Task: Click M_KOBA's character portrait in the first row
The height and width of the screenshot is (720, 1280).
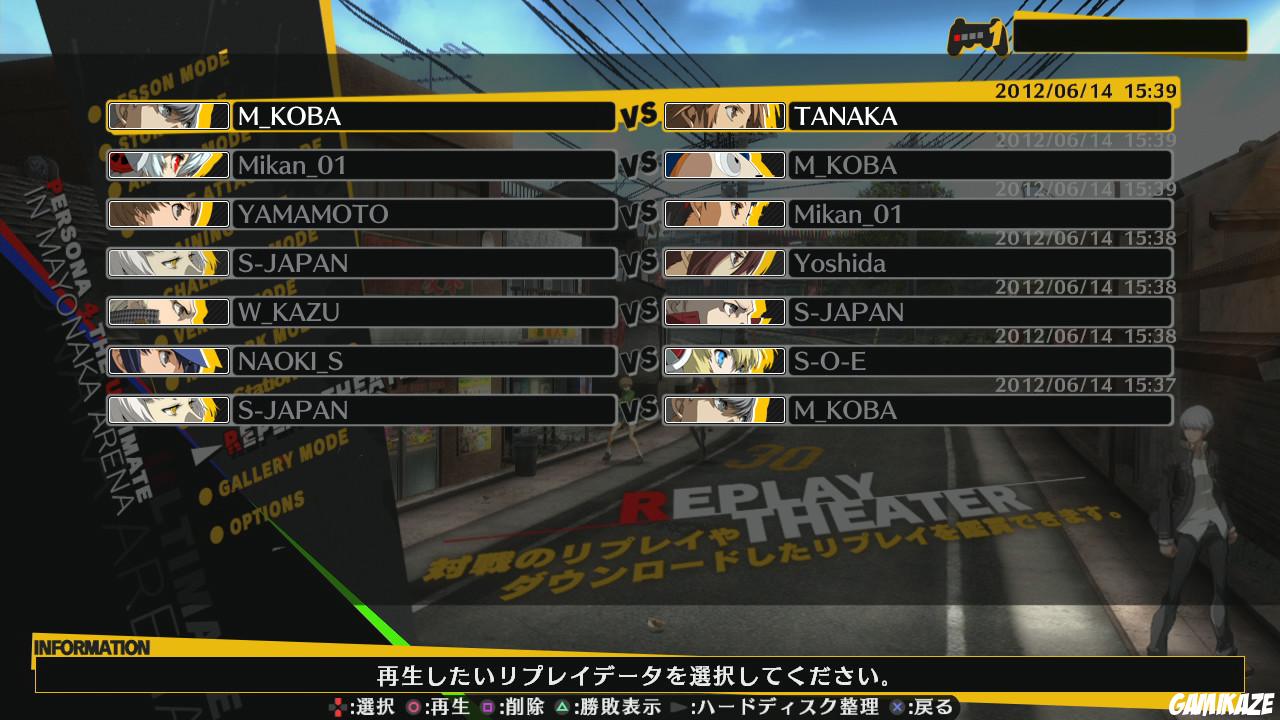Action: (168, 117)
